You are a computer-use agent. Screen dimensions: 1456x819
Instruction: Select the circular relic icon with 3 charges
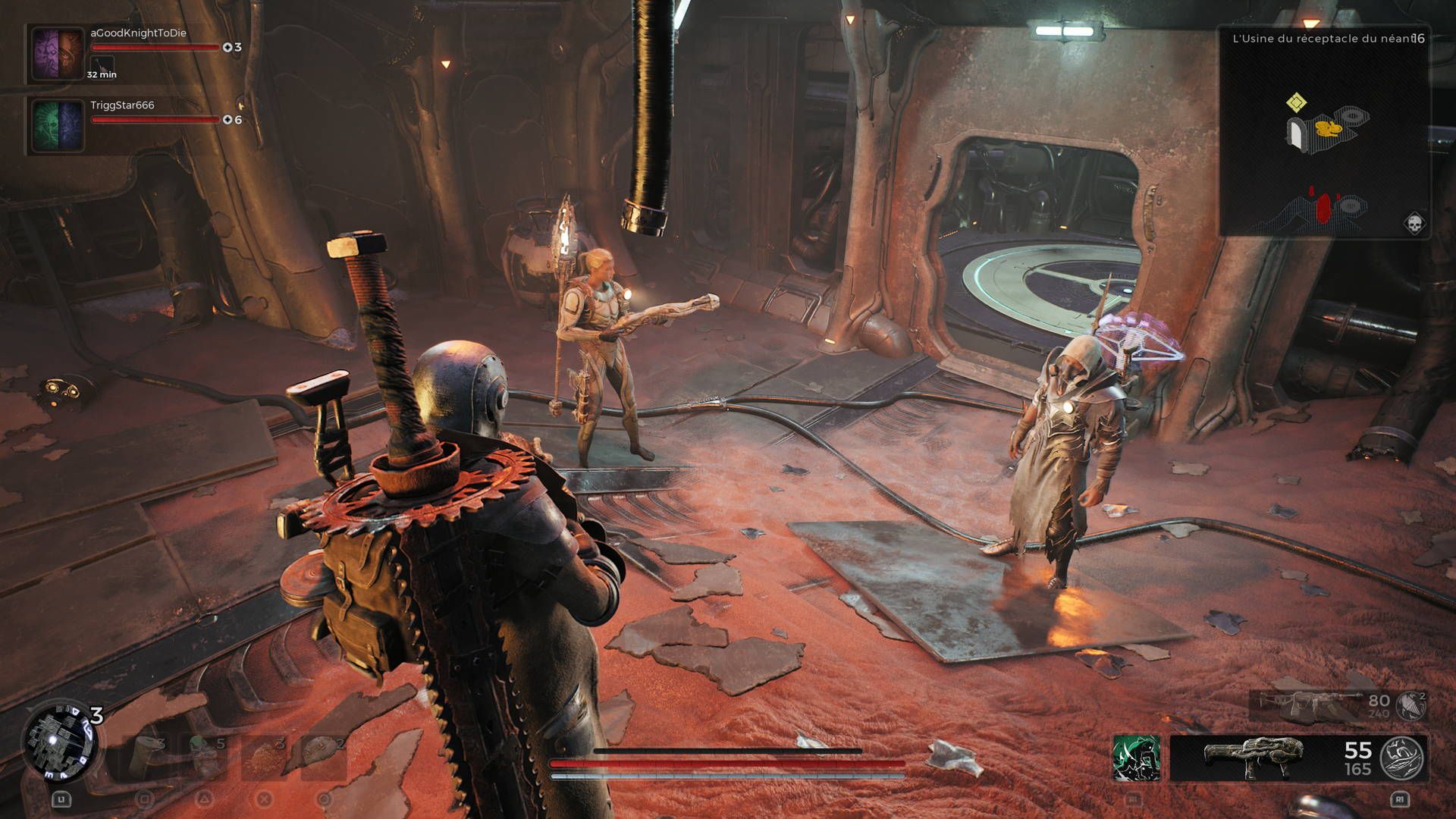(59, 741)
